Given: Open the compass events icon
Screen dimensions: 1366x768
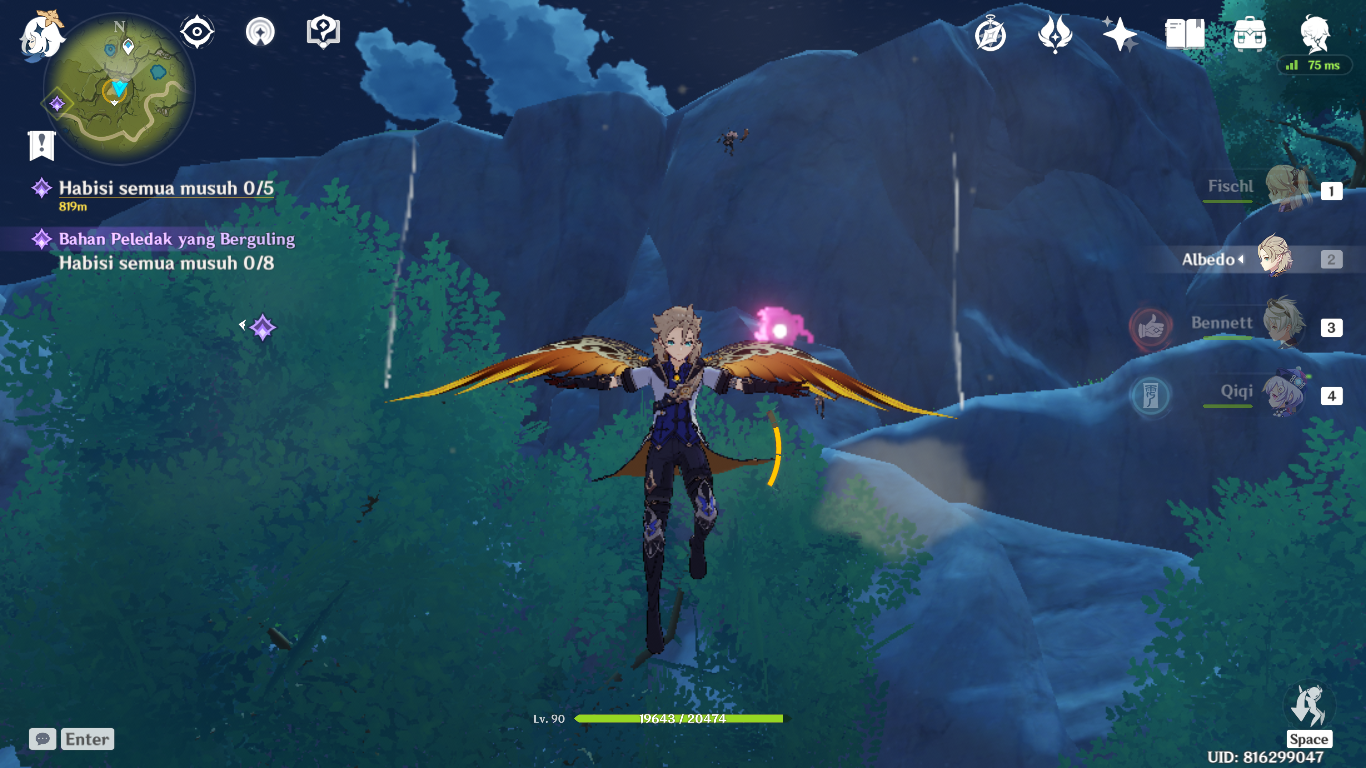Looking at the screenshot, I should [990, 34].
